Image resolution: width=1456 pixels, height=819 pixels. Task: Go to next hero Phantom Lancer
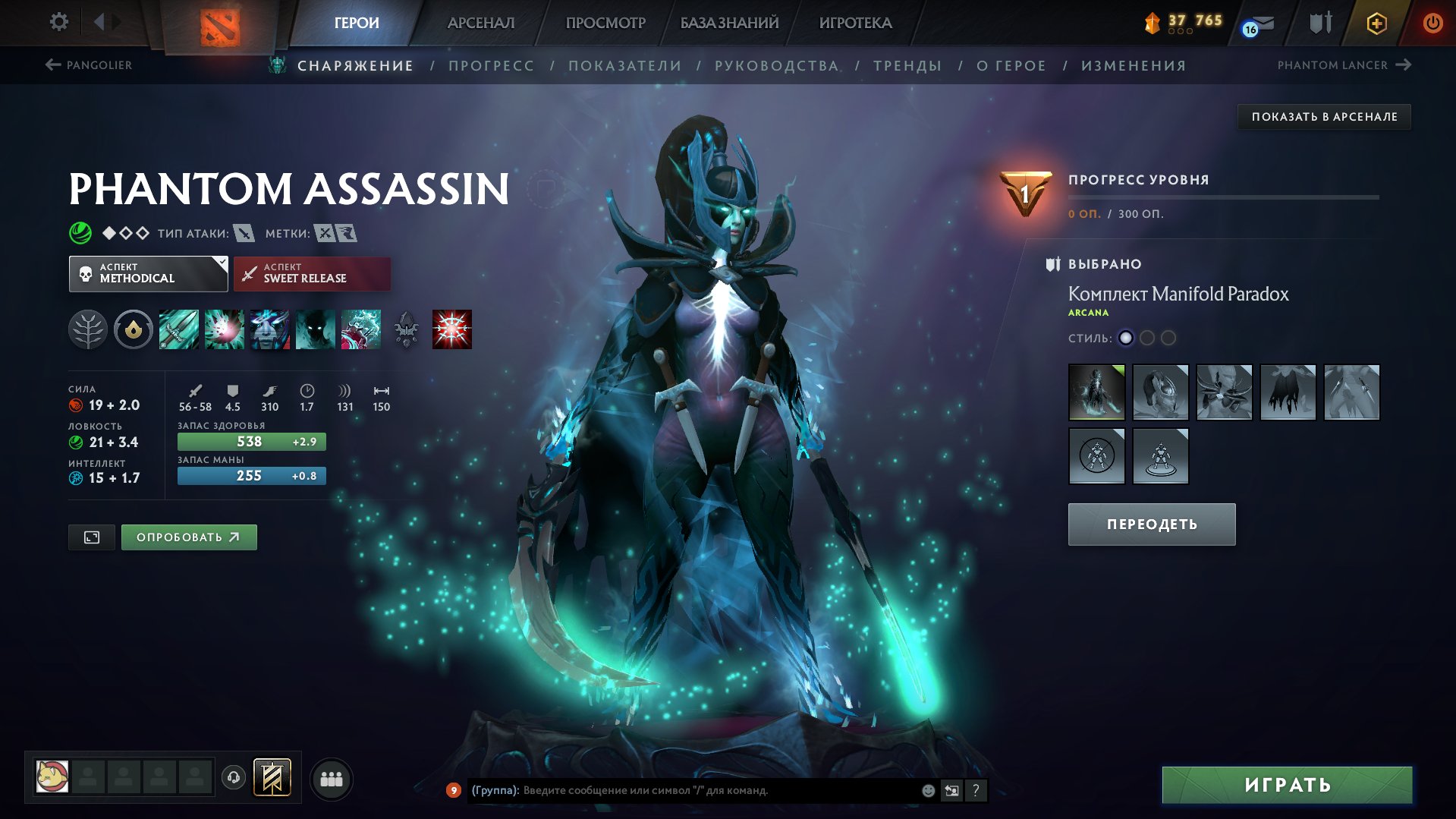1343,65
